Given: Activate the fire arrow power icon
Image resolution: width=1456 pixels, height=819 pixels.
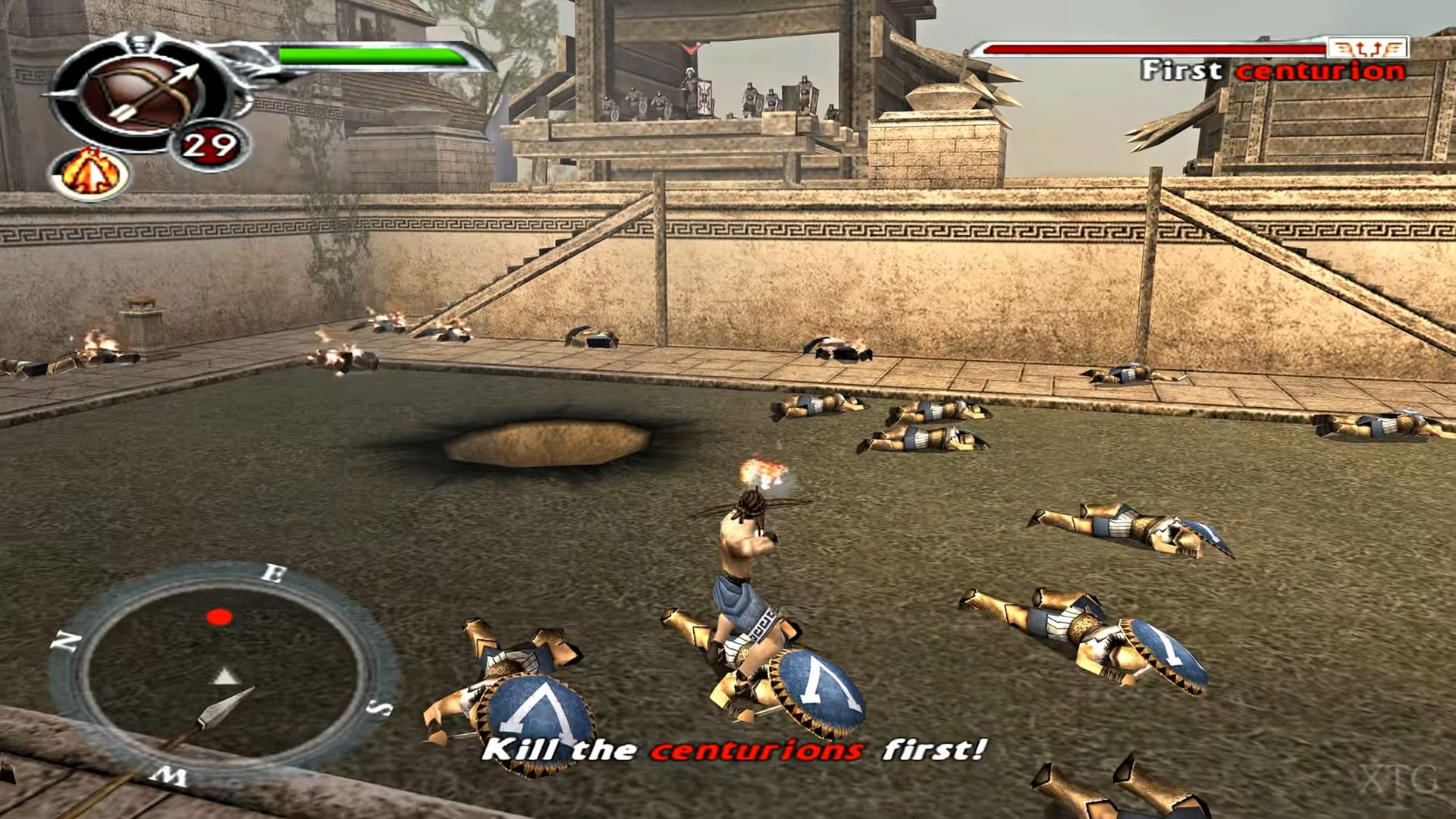Looking at the screenshot, I should pyautogui.click(x=90, y=174).
